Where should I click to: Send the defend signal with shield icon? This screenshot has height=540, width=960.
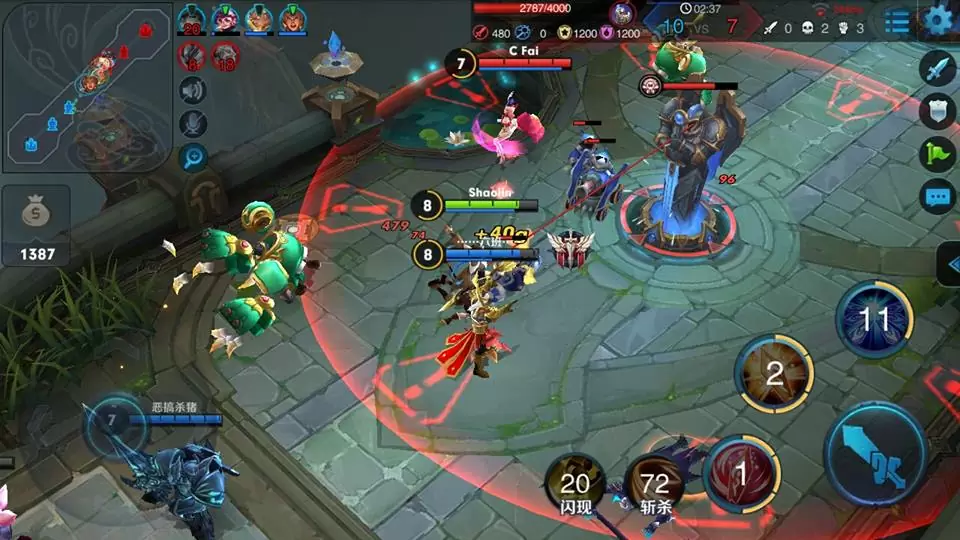click(x=937, y=111)
